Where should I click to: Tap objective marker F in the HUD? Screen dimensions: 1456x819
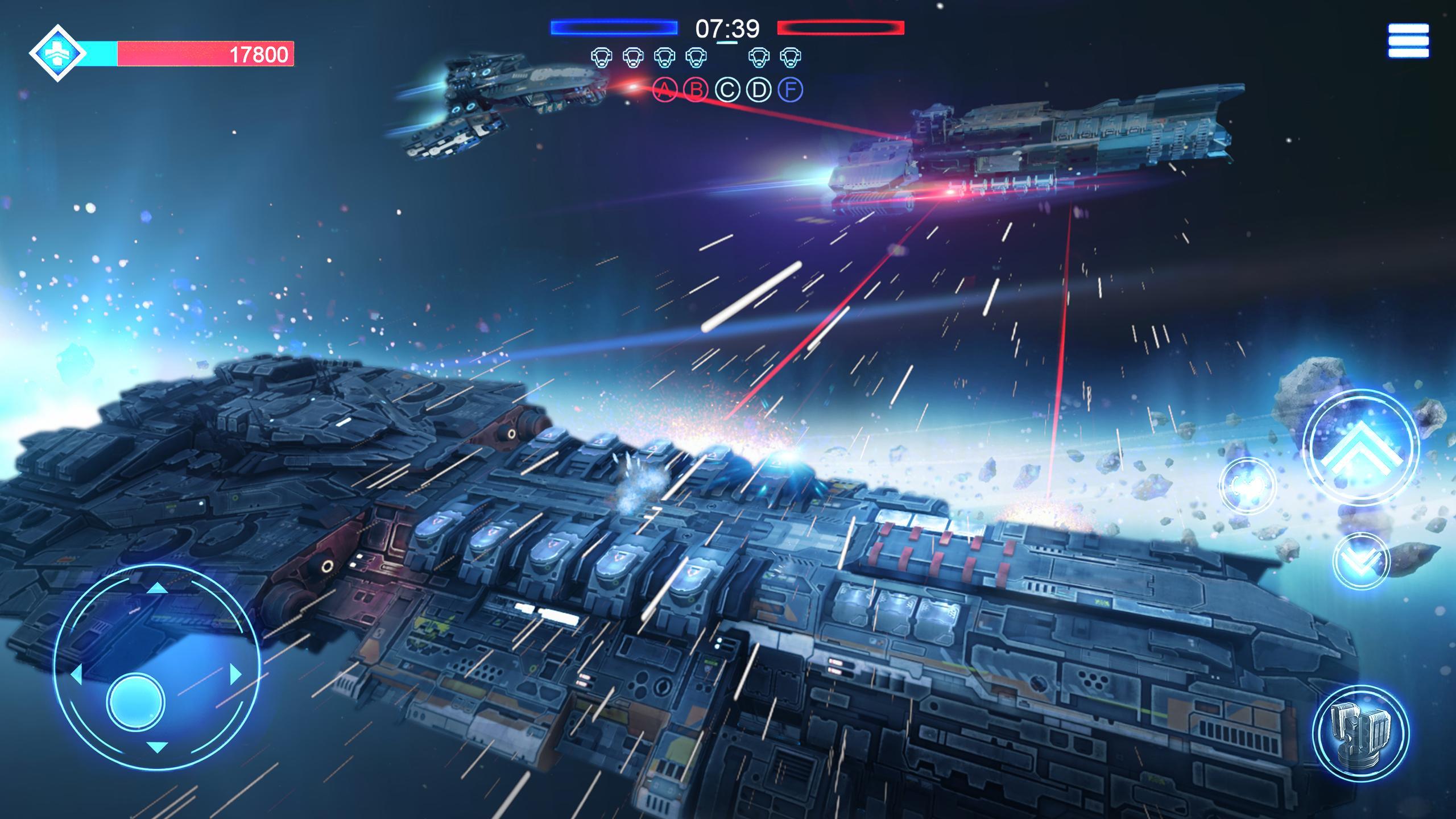tap(789, 90)
